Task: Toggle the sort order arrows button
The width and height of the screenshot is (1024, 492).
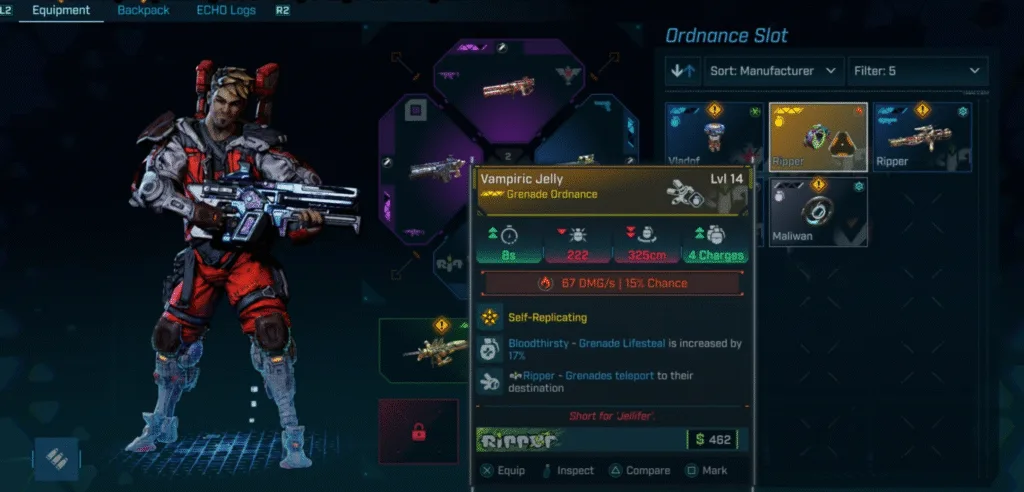Action: pyautogui.click(x=684, y=71)
